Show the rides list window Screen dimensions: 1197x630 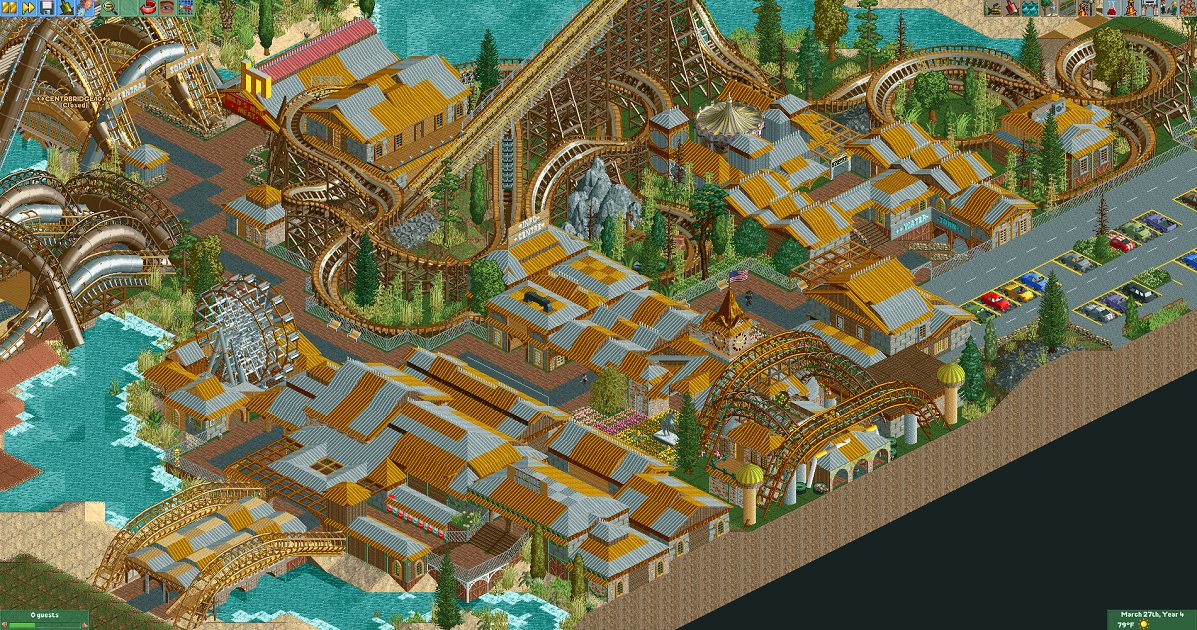tap(1132, 8)
